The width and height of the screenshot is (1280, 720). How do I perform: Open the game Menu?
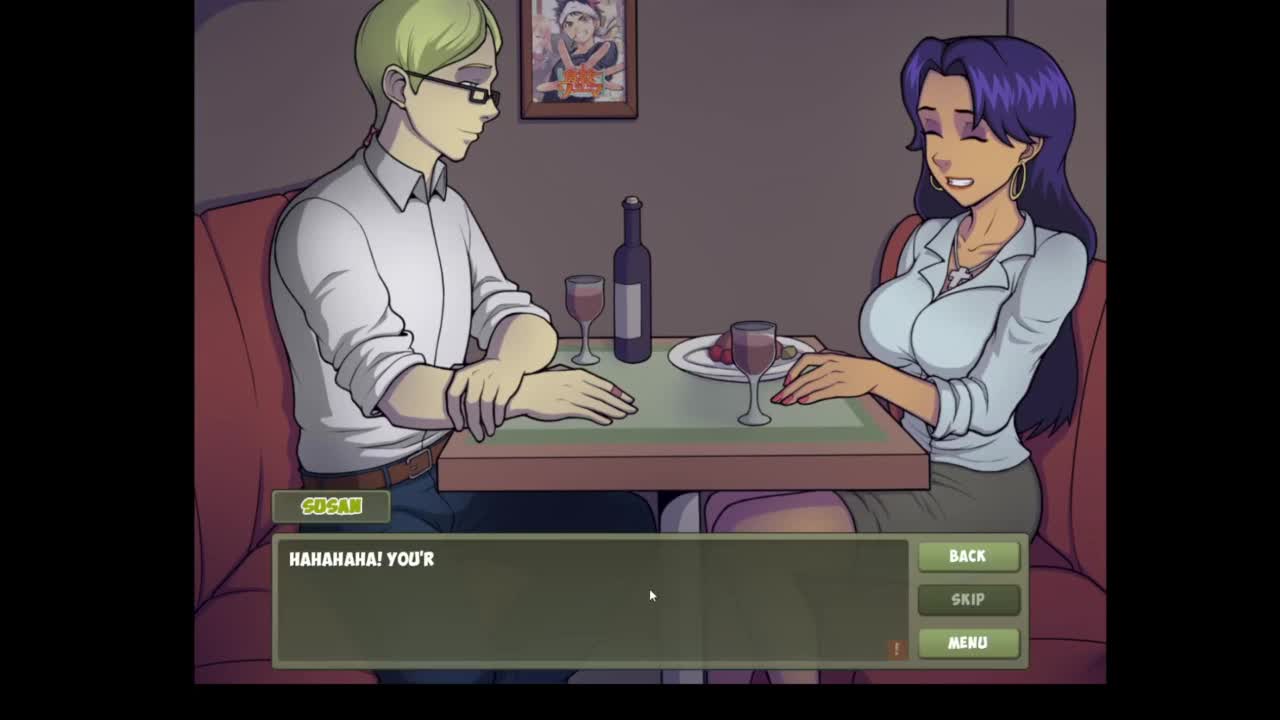967,642
